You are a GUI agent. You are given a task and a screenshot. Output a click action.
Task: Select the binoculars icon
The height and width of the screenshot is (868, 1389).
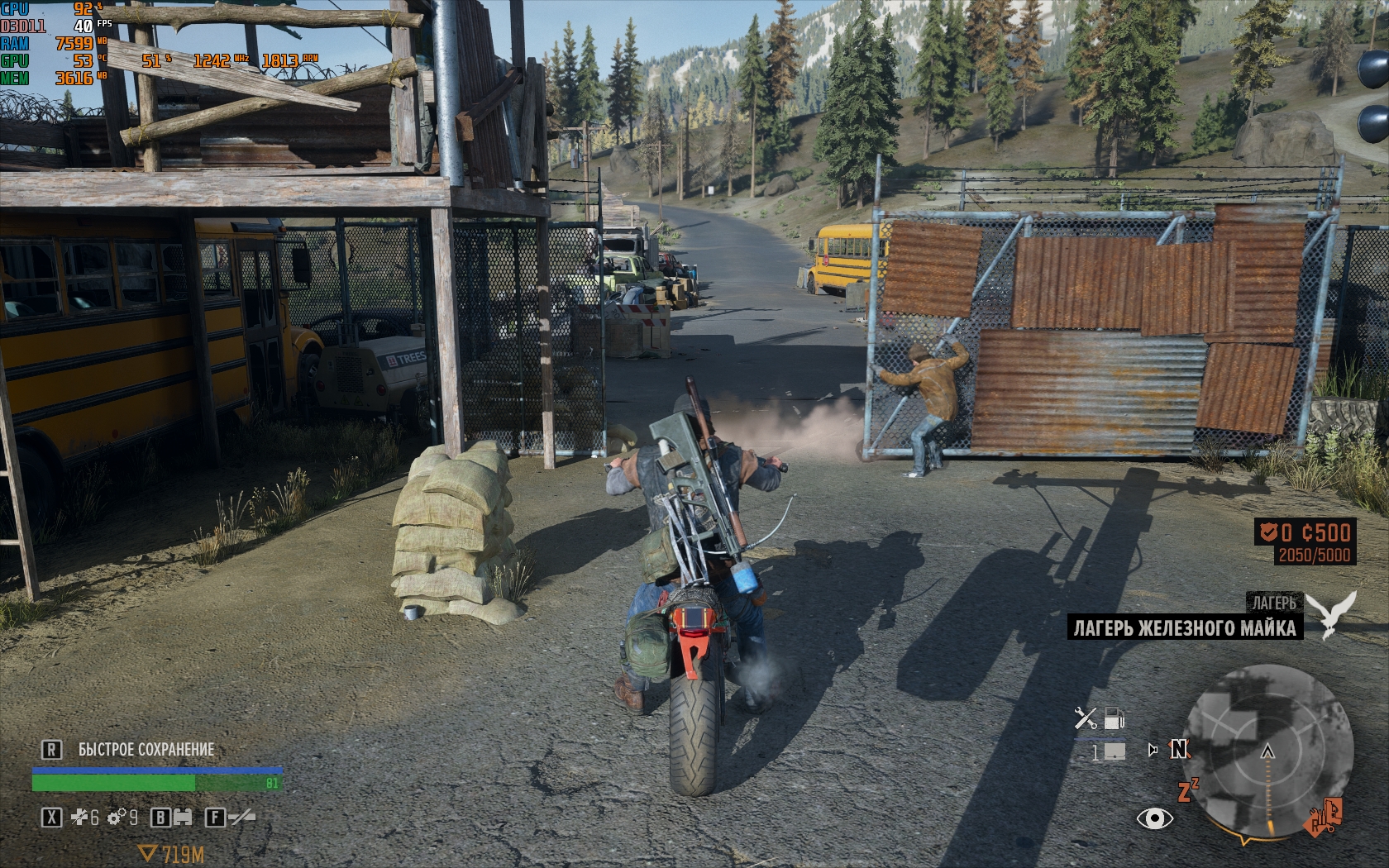(x=182, y=818)
